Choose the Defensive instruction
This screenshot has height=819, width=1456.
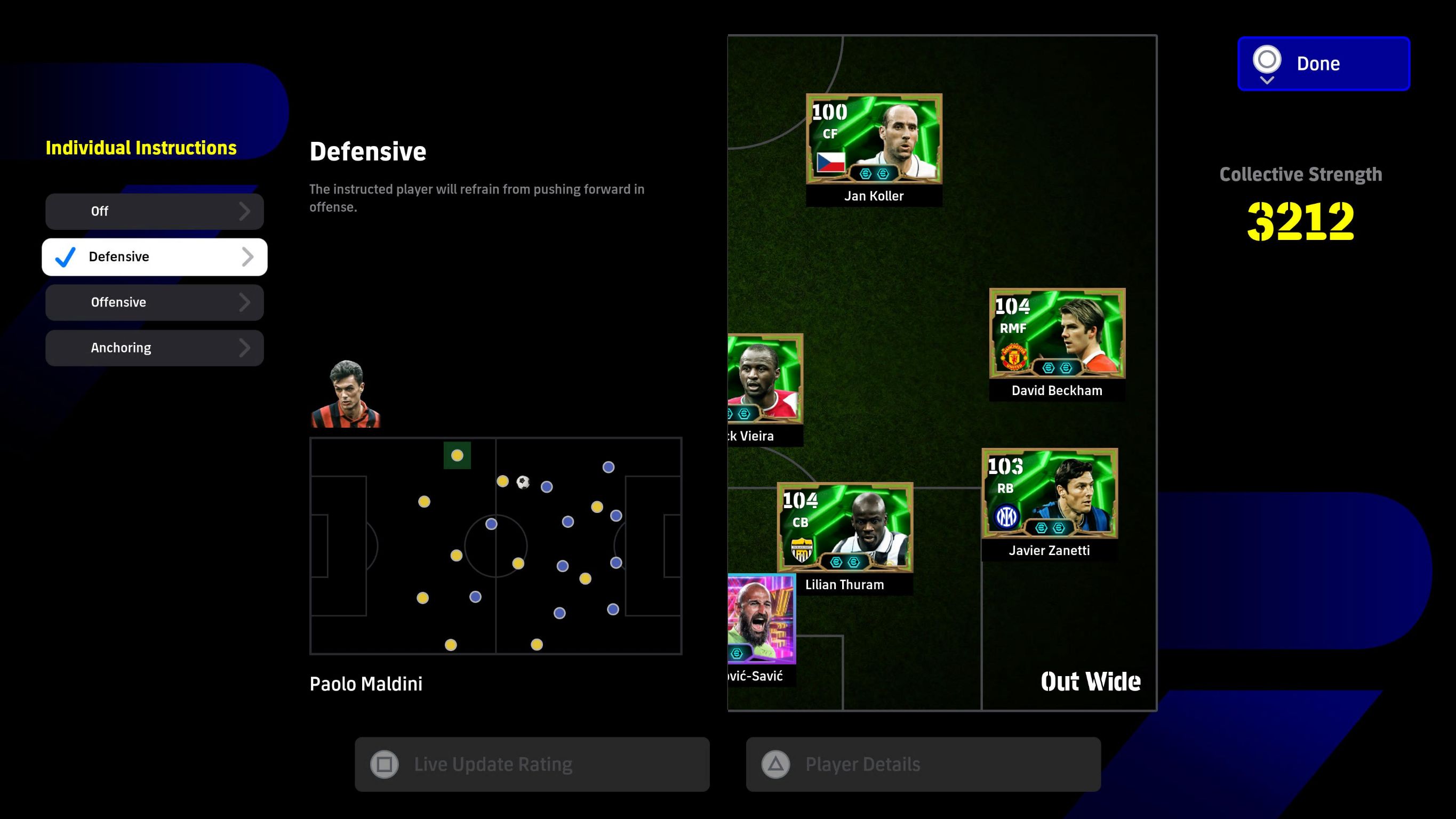154,257
